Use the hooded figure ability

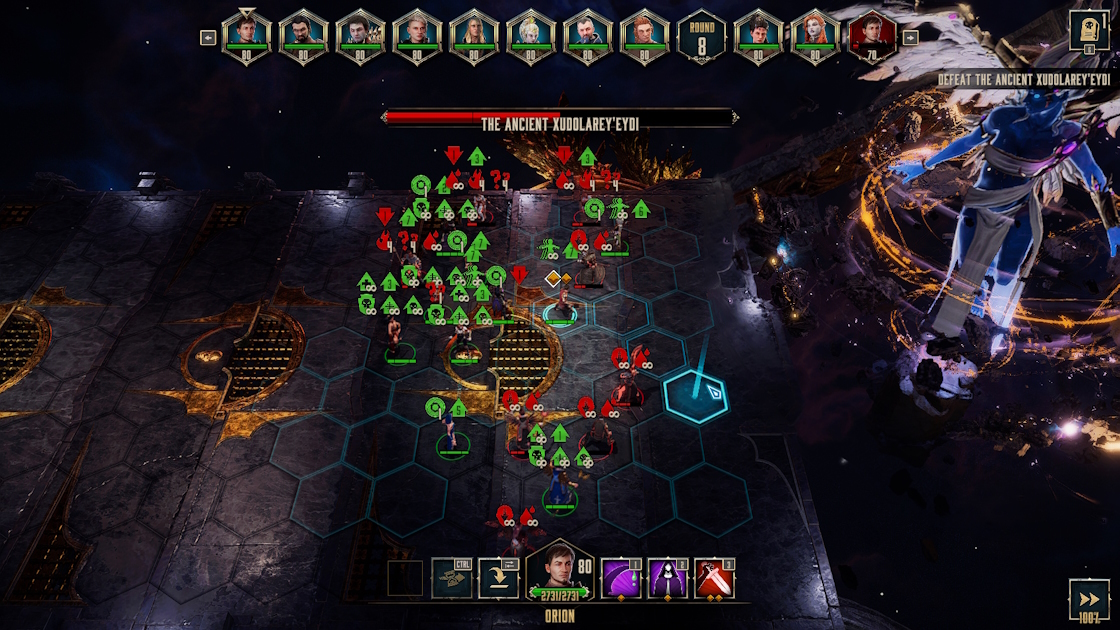click(x=669, y=578)
